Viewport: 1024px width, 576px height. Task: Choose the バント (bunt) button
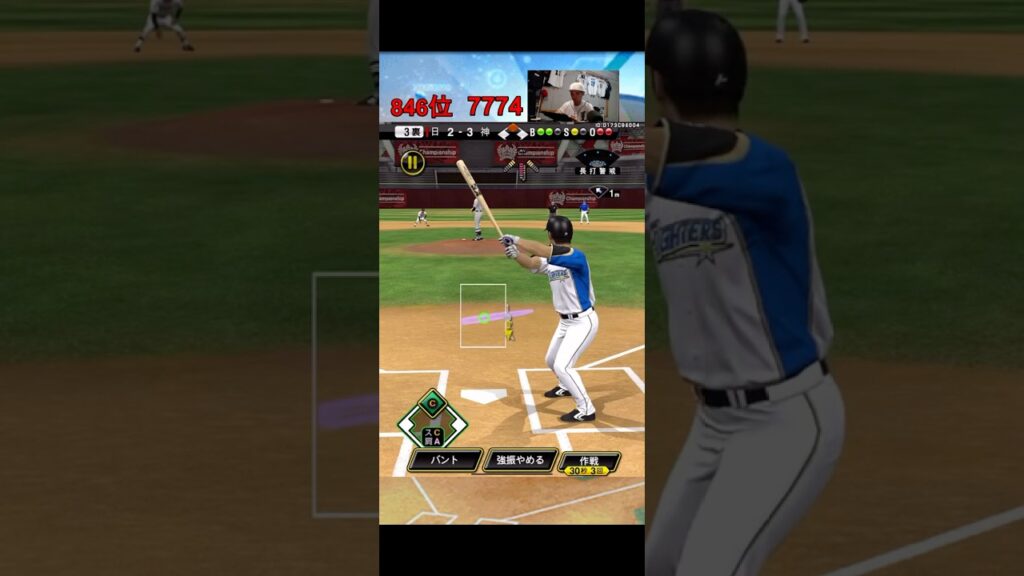point(445,460)
